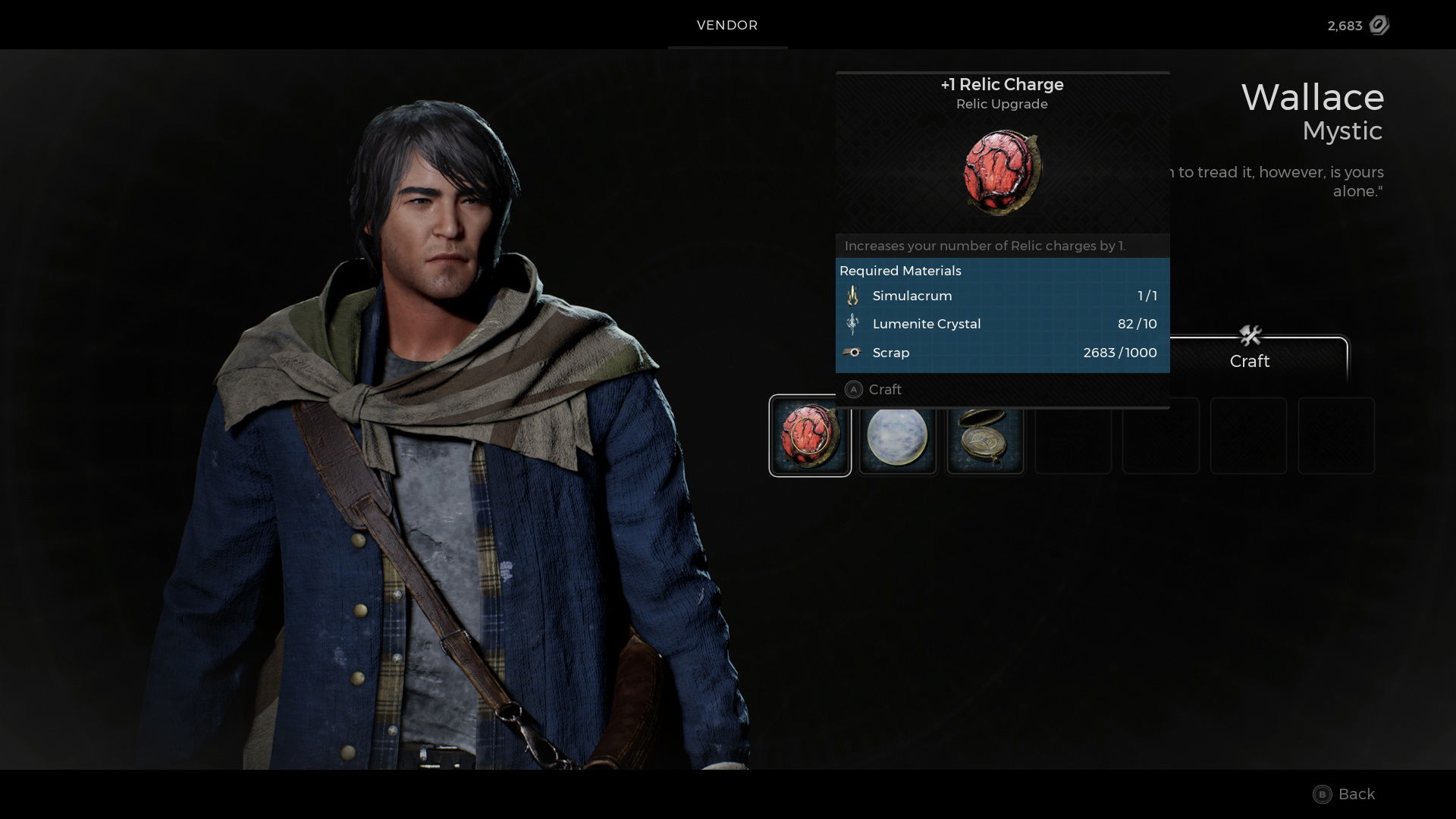Go back from the vendor screen

[1344, 794]
